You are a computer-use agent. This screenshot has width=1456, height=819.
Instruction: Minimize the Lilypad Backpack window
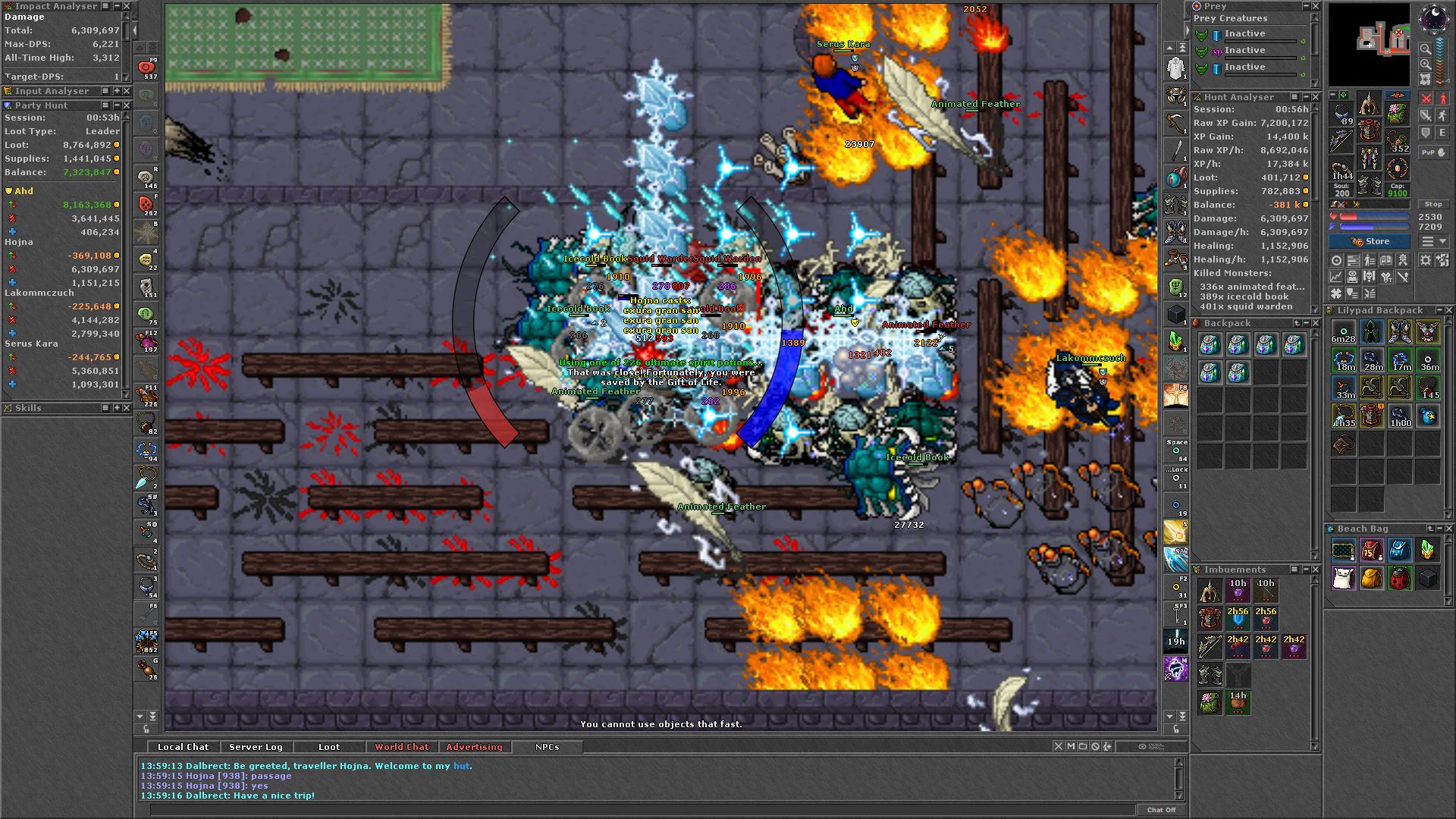(x=1439, y=310)
